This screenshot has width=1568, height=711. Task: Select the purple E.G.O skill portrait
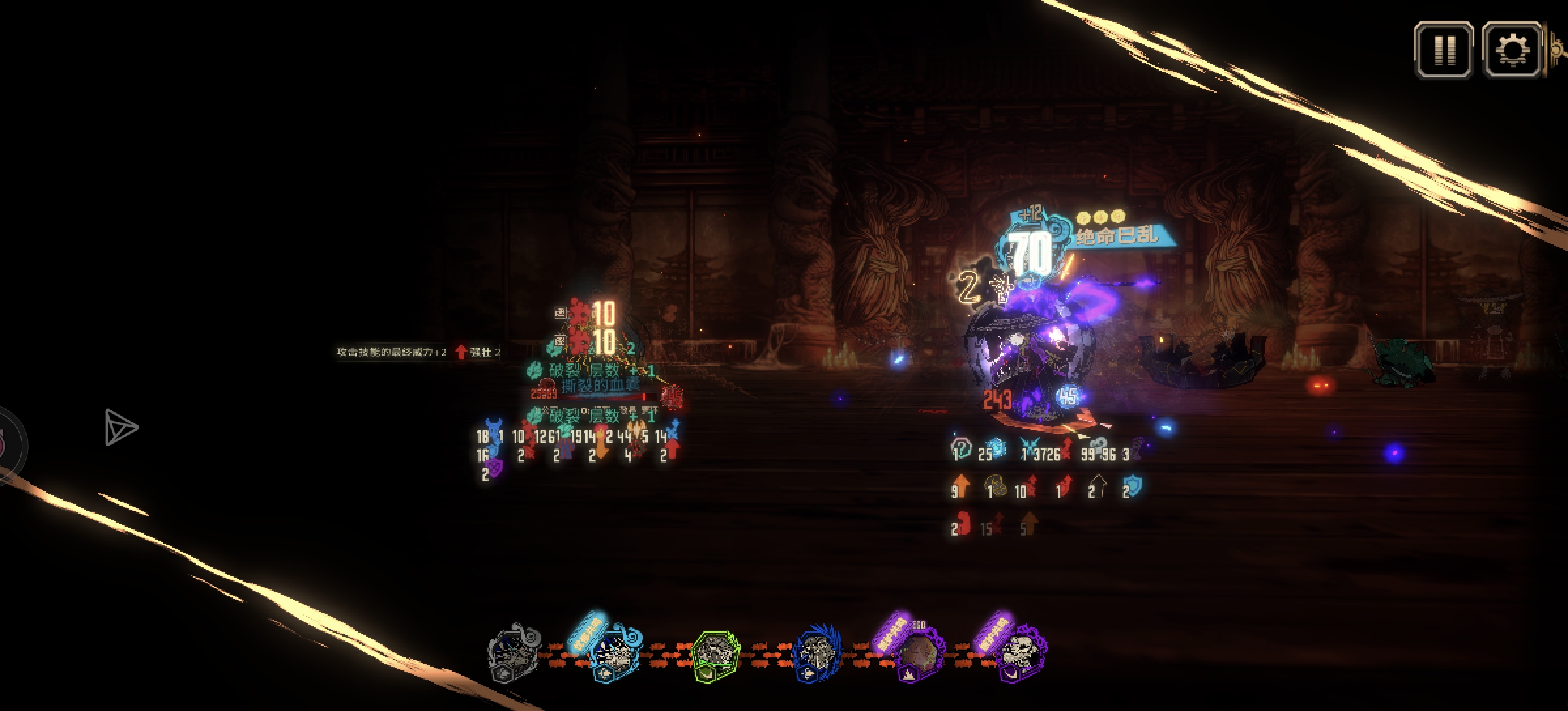click(x=918, y=654)
